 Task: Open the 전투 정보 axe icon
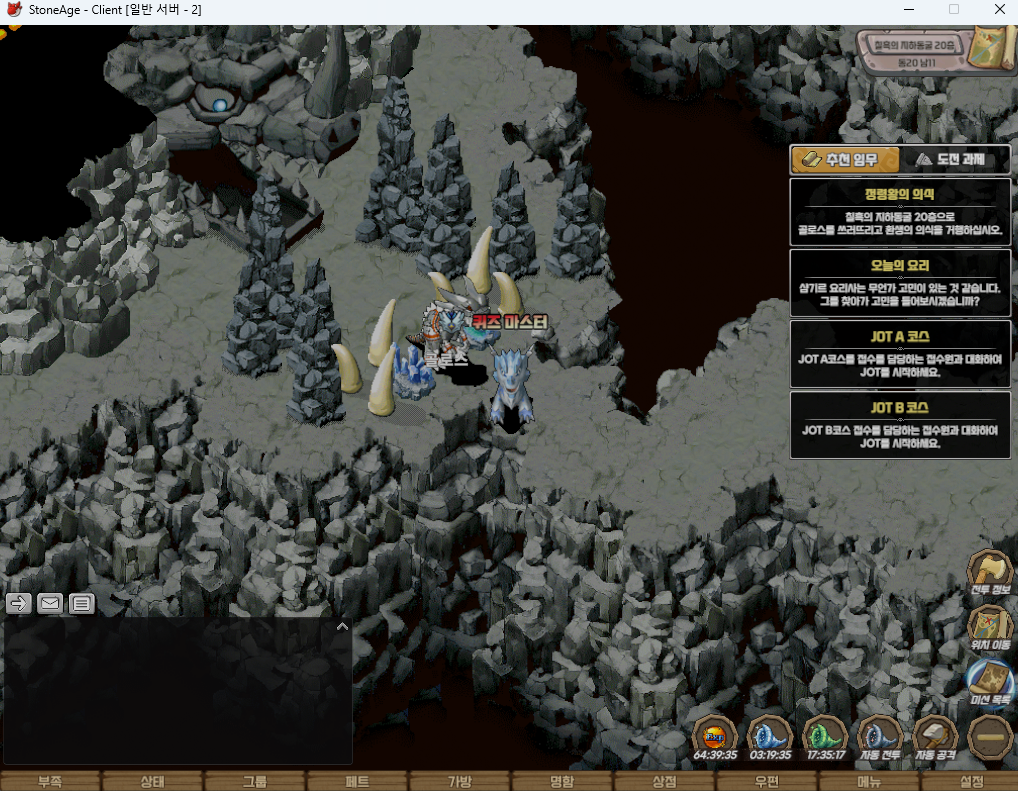pos(990,573)
